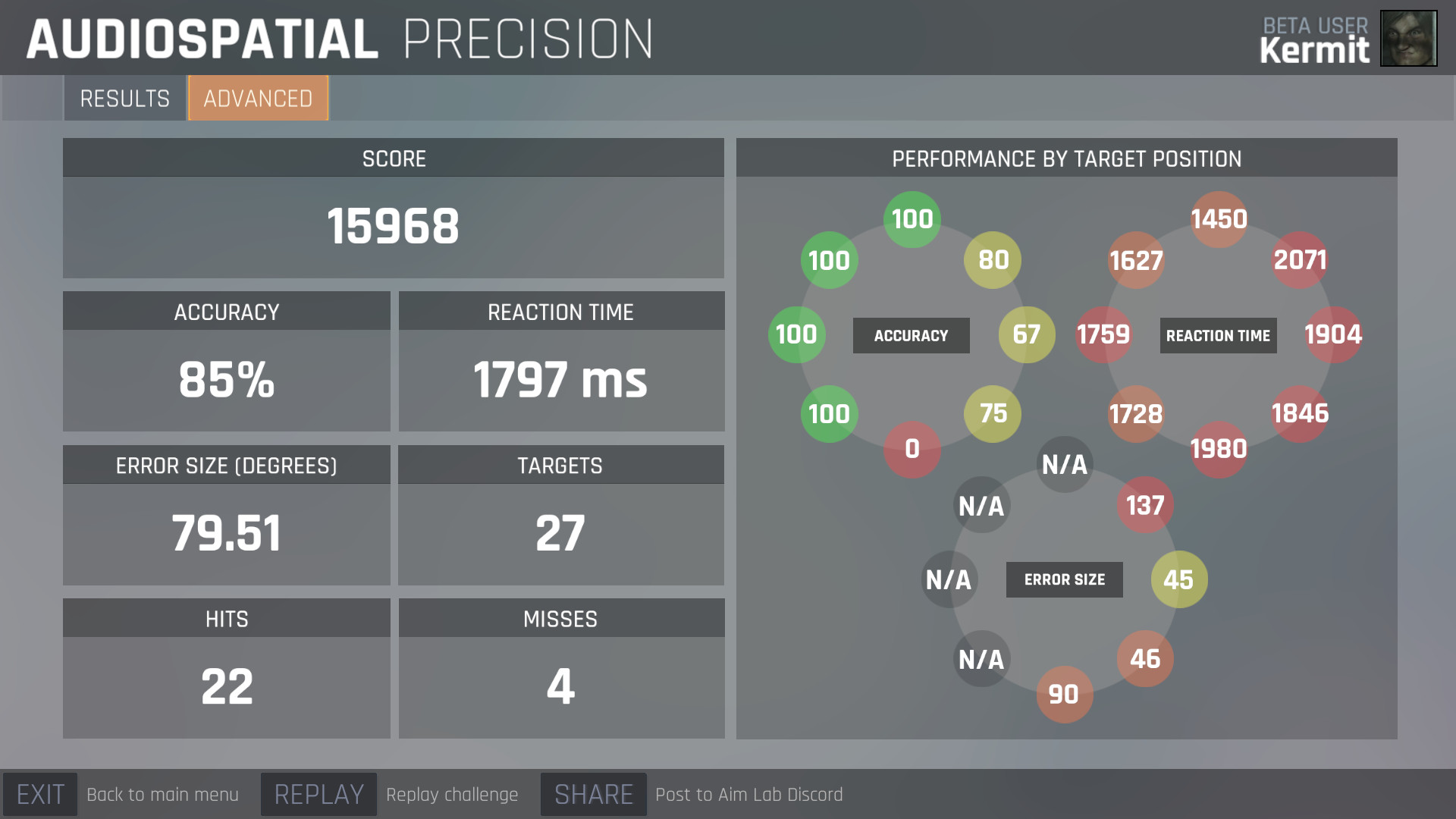
Task: Click the red 137 error size bubble
Action: click(x=1146, y=506)
